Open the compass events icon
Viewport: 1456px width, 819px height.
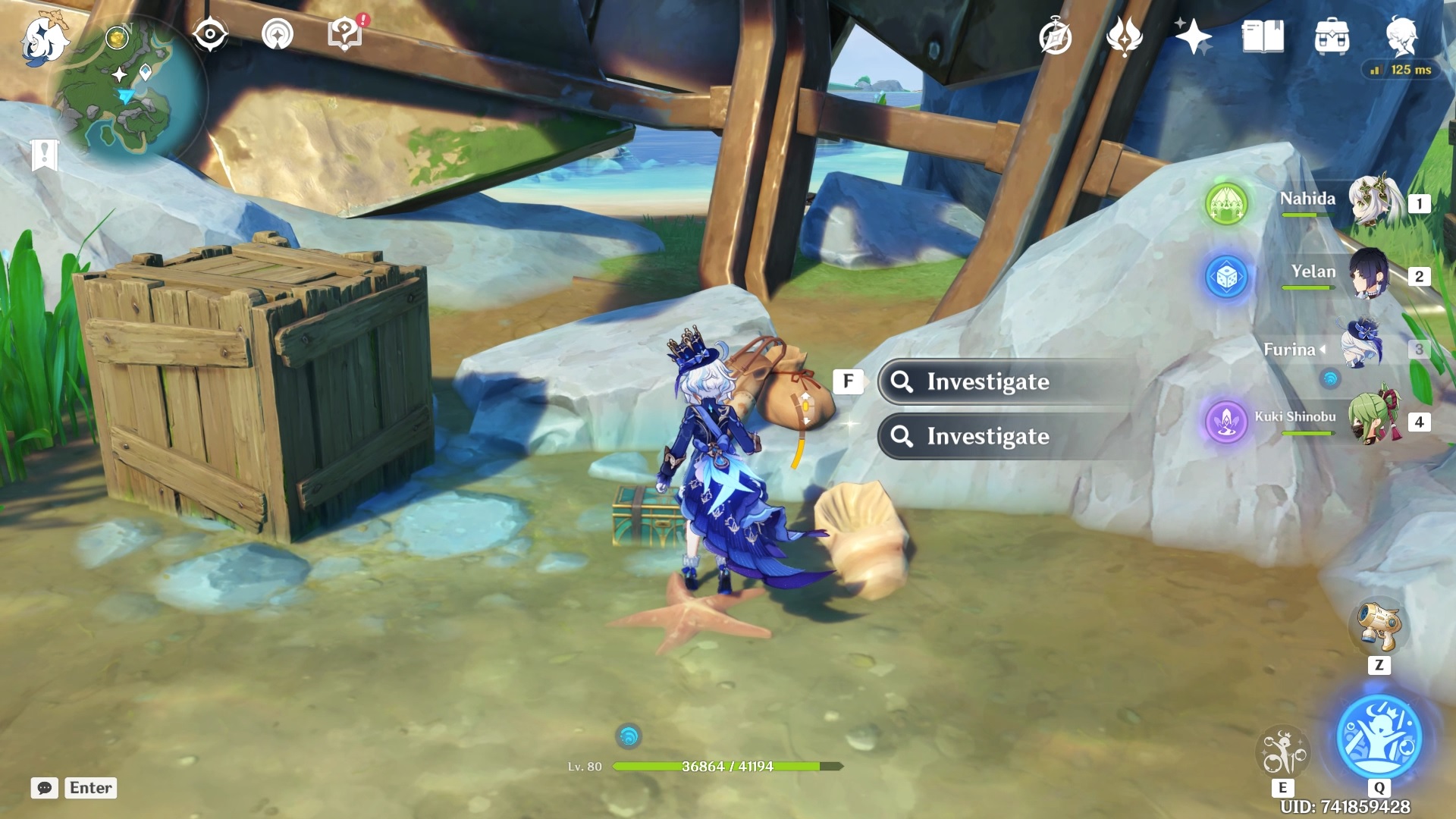coord(1055,37)
